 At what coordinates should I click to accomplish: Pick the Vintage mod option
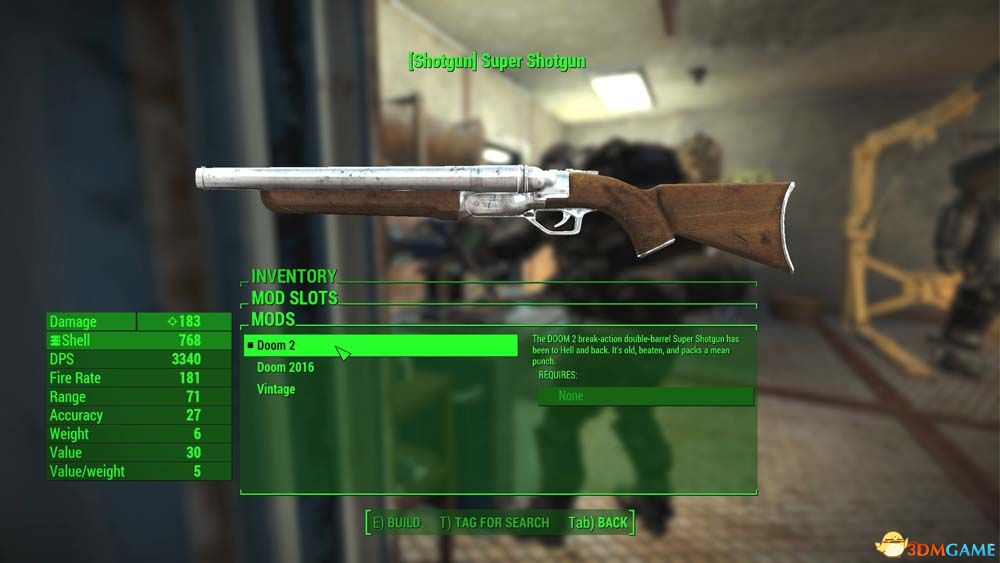pyautogui.click(x=276, y=390)
